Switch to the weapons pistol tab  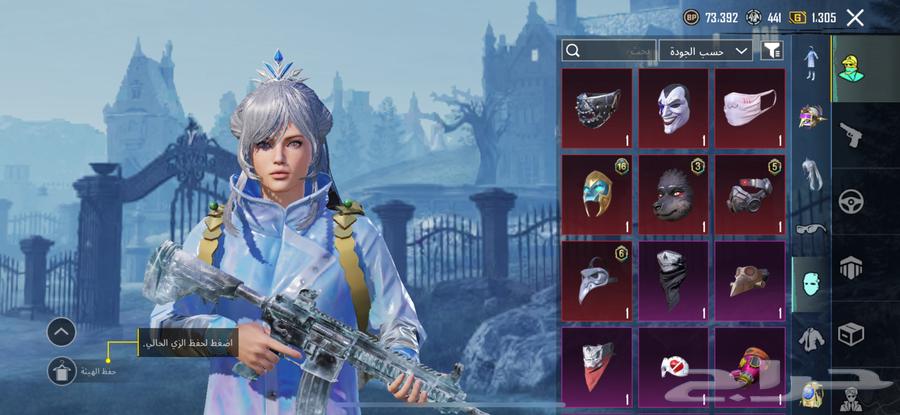click(x=852, y=133)
